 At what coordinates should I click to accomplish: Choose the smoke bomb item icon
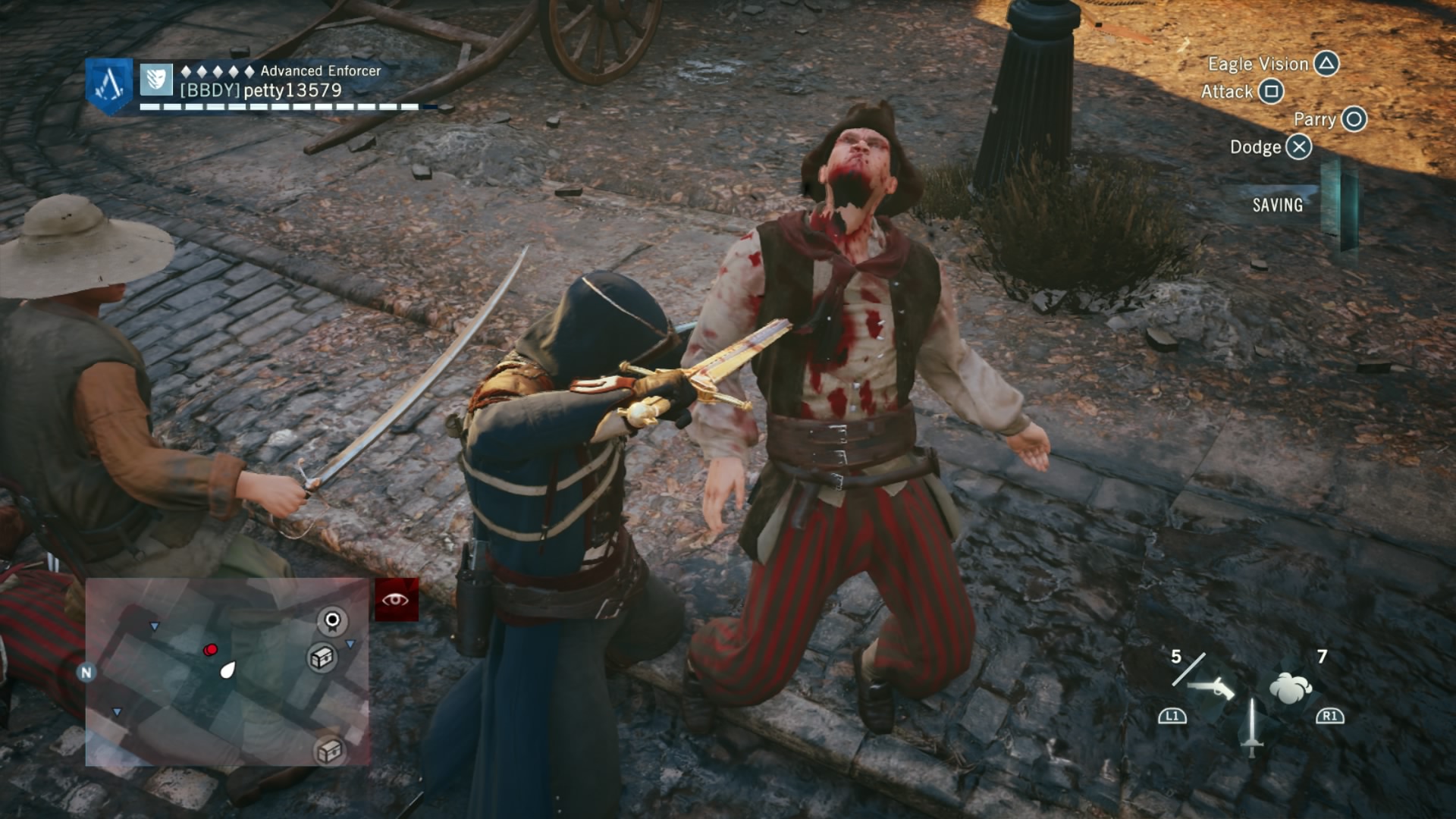[1290, 688]
